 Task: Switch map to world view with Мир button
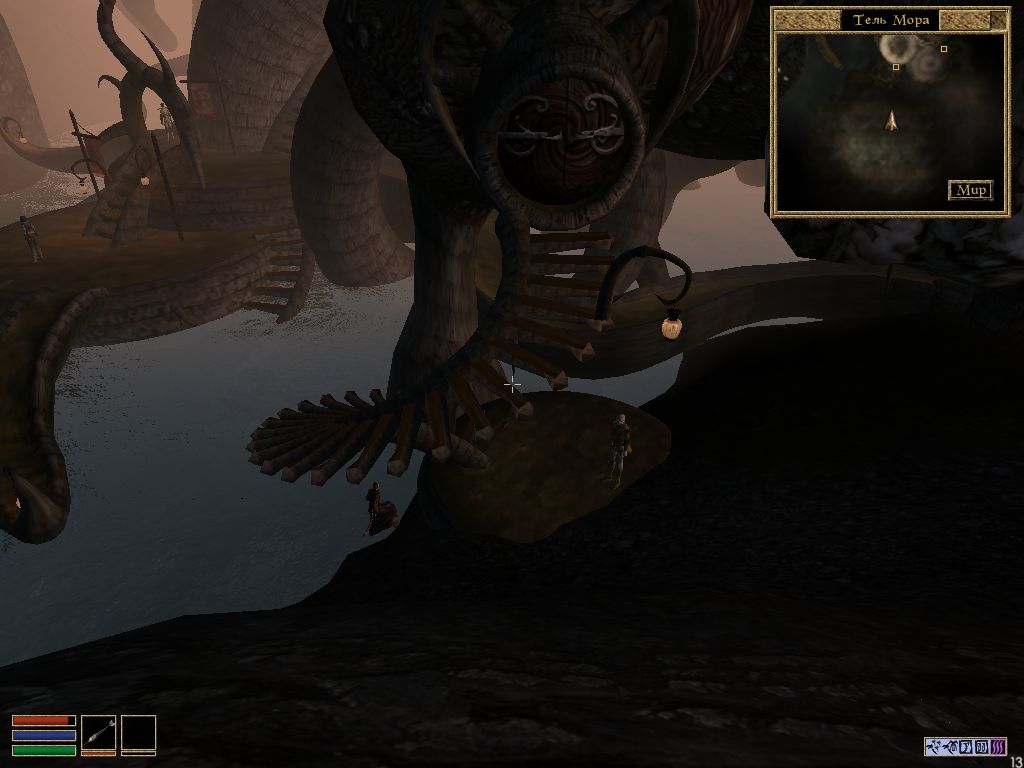[x=969, y=190]
